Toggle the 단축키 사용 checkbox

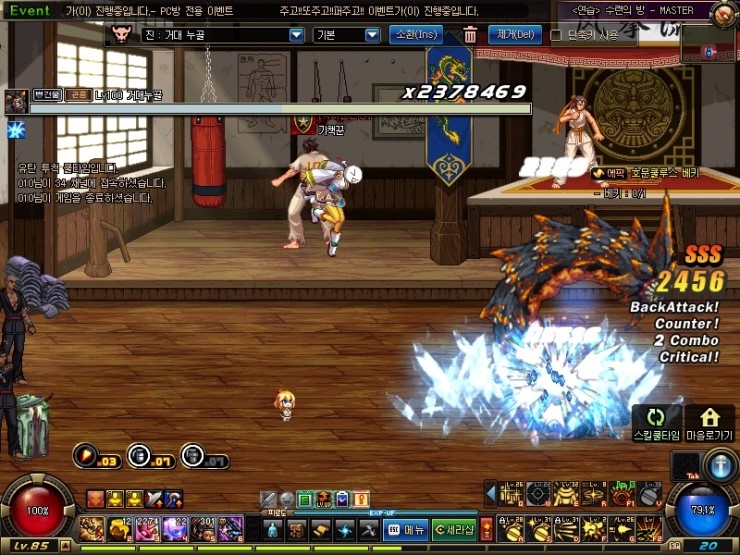coord(556,35)
